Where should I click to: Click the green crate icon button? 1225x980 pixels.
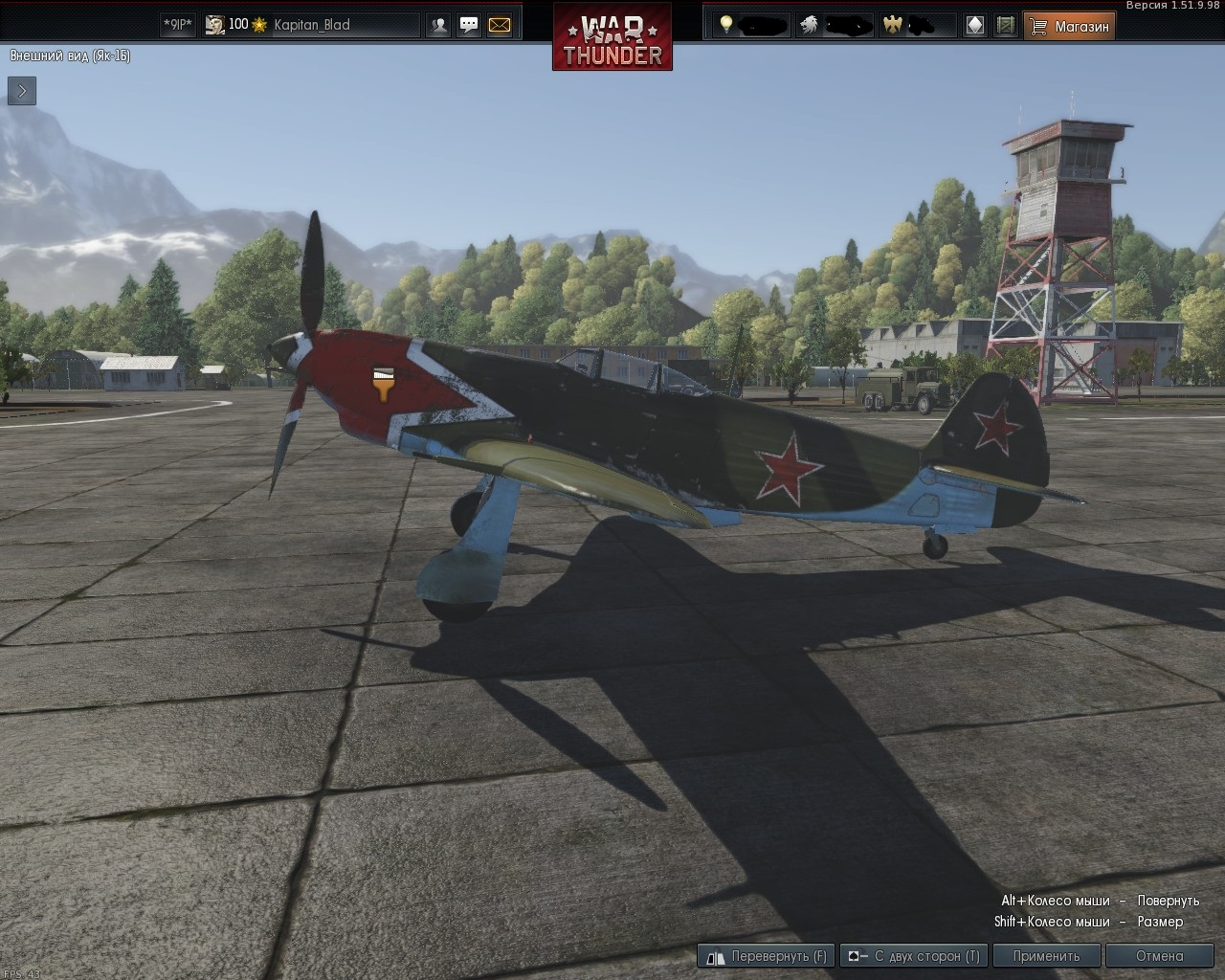[x=1005, y=26]
